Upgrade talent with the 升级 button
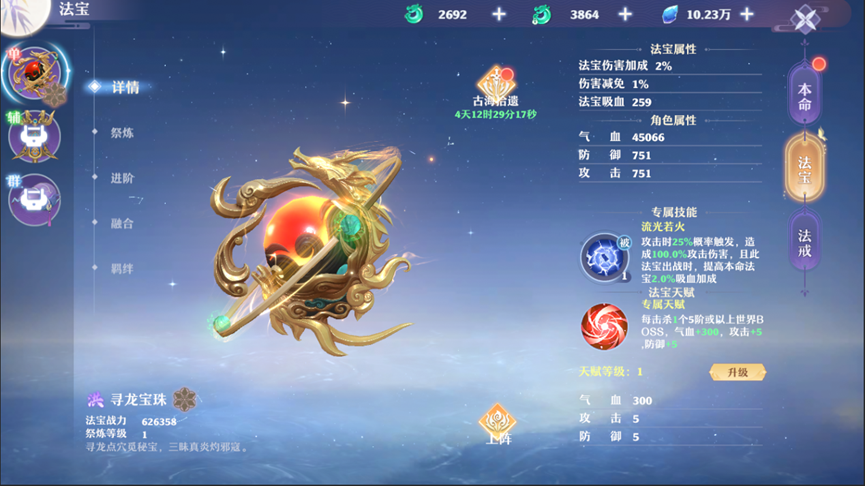 (738, 372)
